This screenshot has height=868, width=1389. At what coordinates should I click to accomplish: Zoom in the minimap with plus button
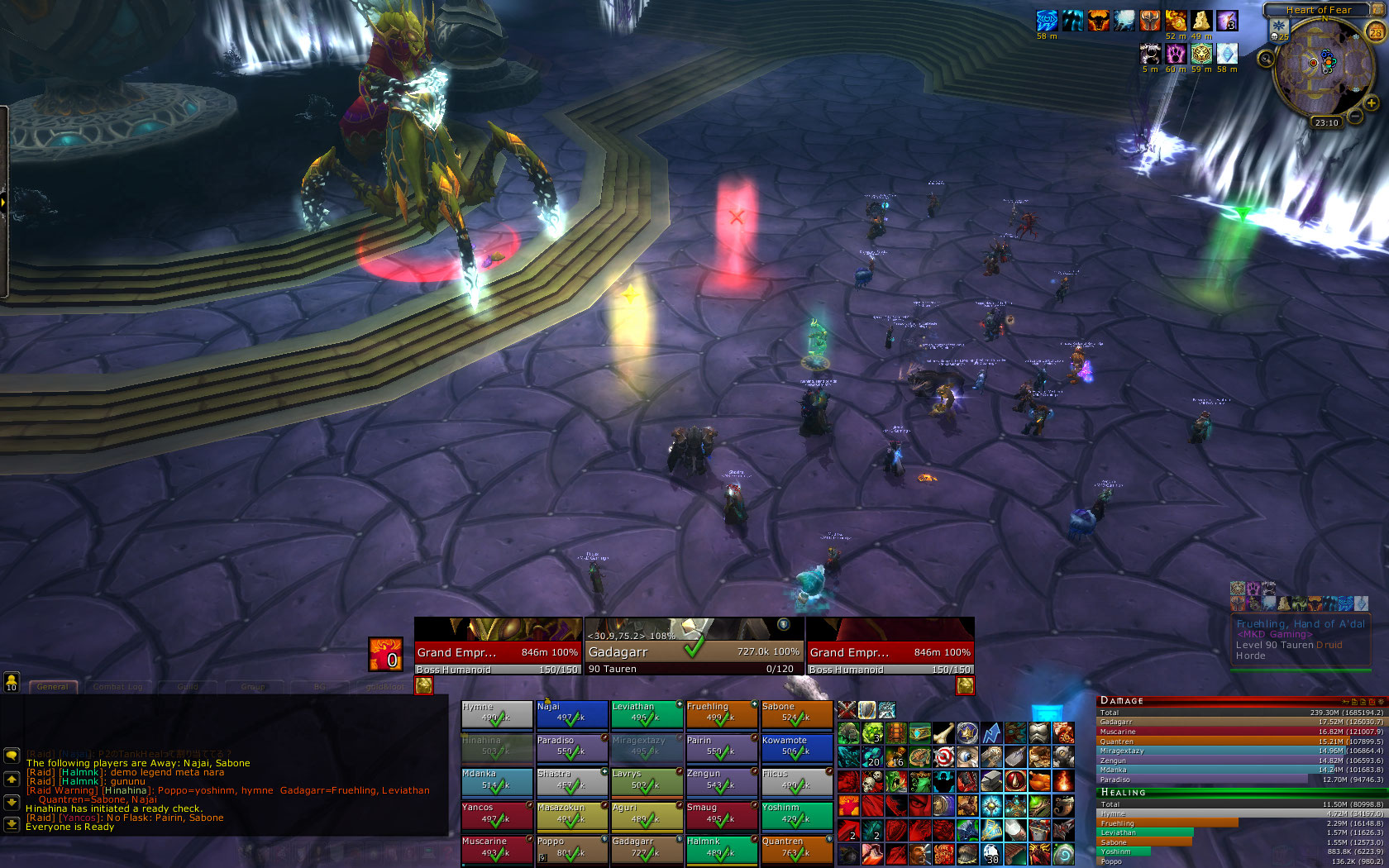(1371, 103)
